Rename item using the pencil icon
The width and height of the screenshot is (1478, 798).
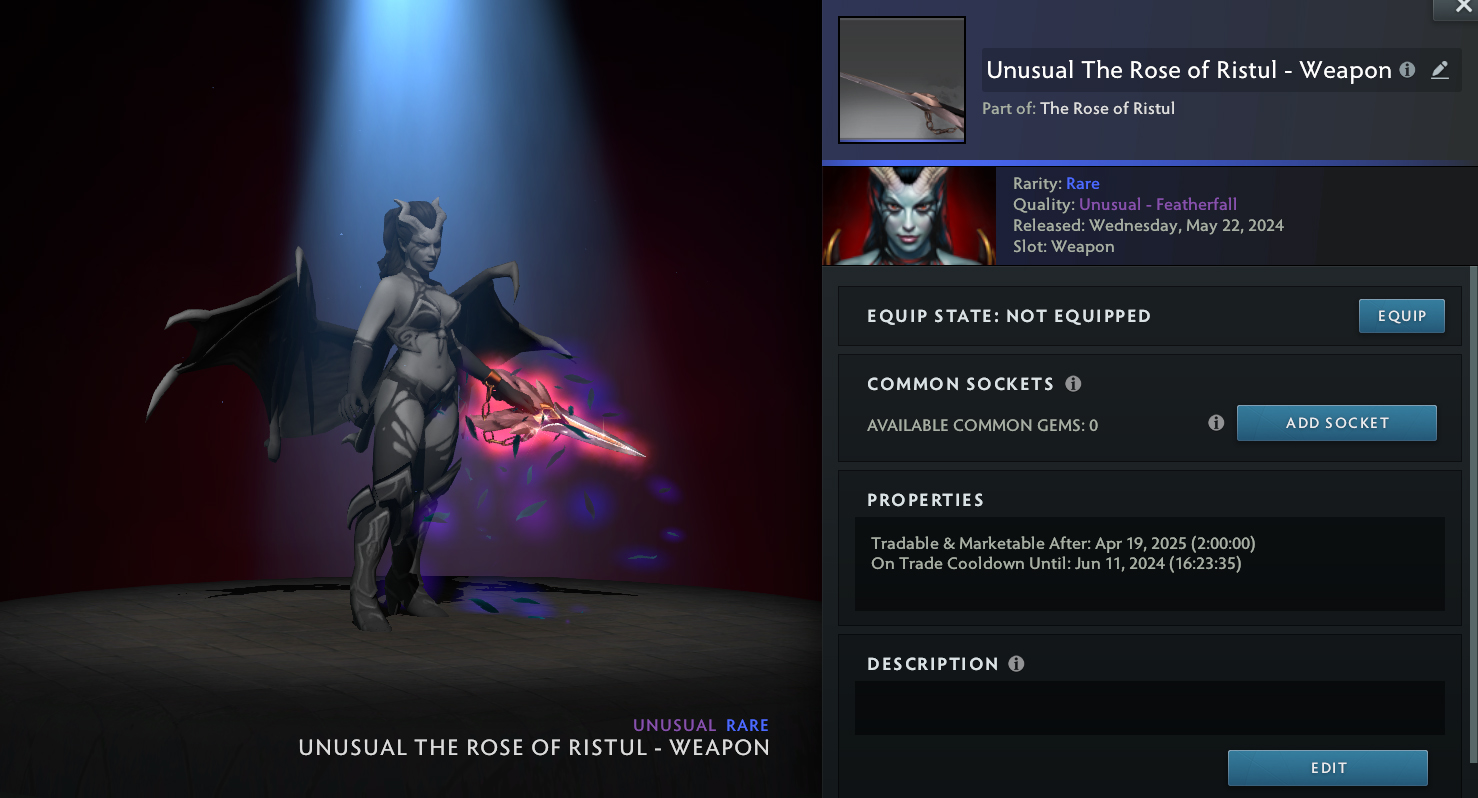[x=1440, y=70]
